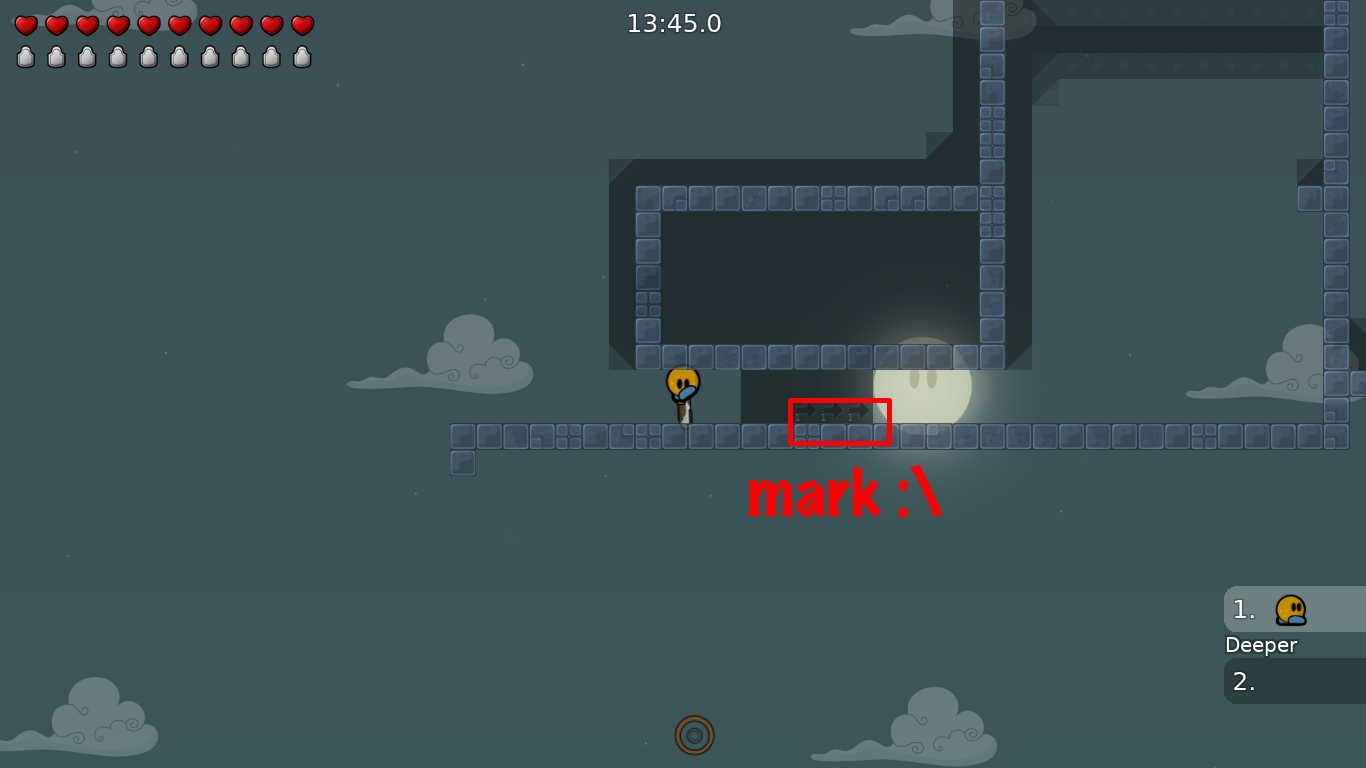Screen dimensions: 1366x768
Task: Click the red mark annotation text
Action: click(845, 494)
